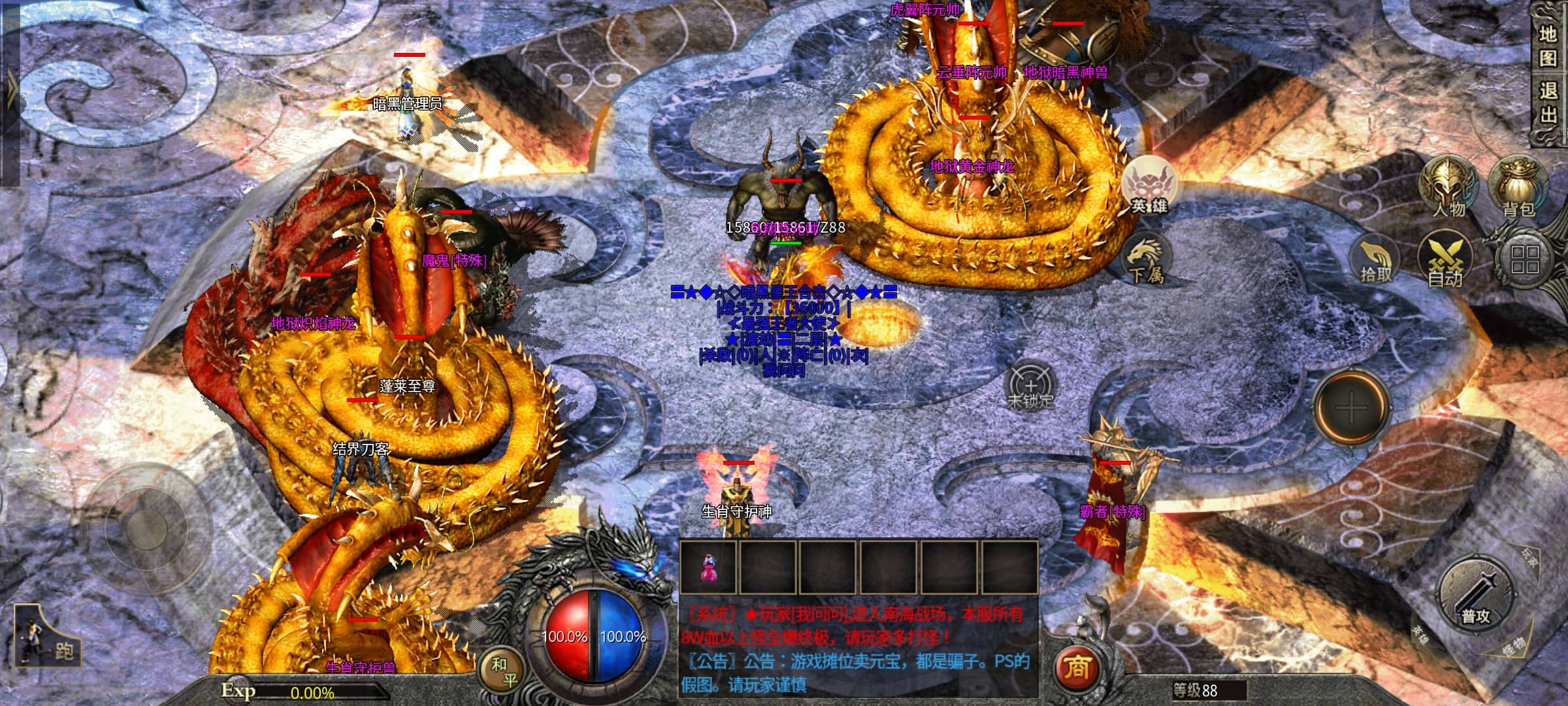
Task: Tap the target lock (未锁定) crosshair
Action: point(1030,386)
